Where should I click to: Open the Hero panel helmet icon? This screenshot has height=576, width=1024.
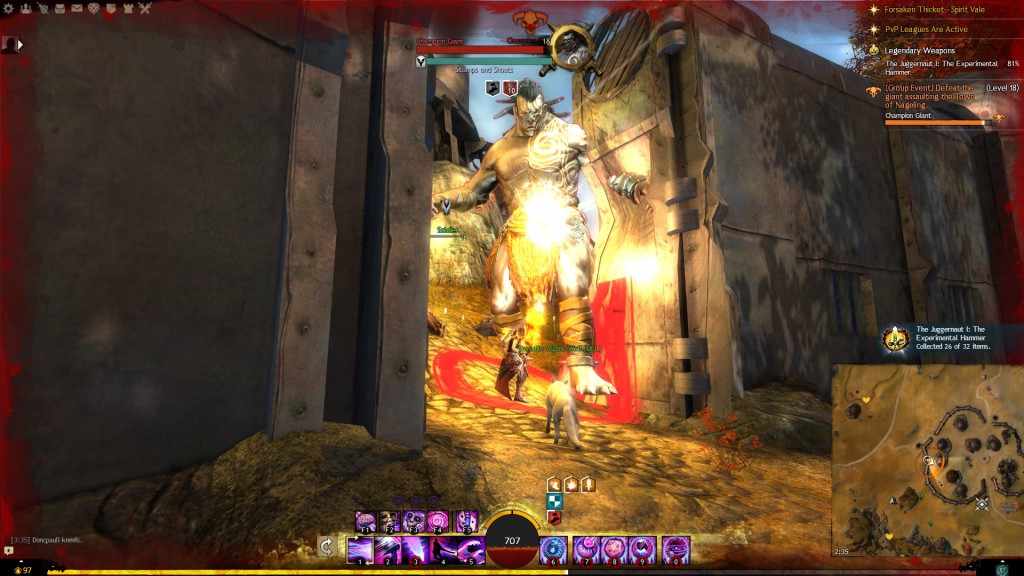[41, 9]
